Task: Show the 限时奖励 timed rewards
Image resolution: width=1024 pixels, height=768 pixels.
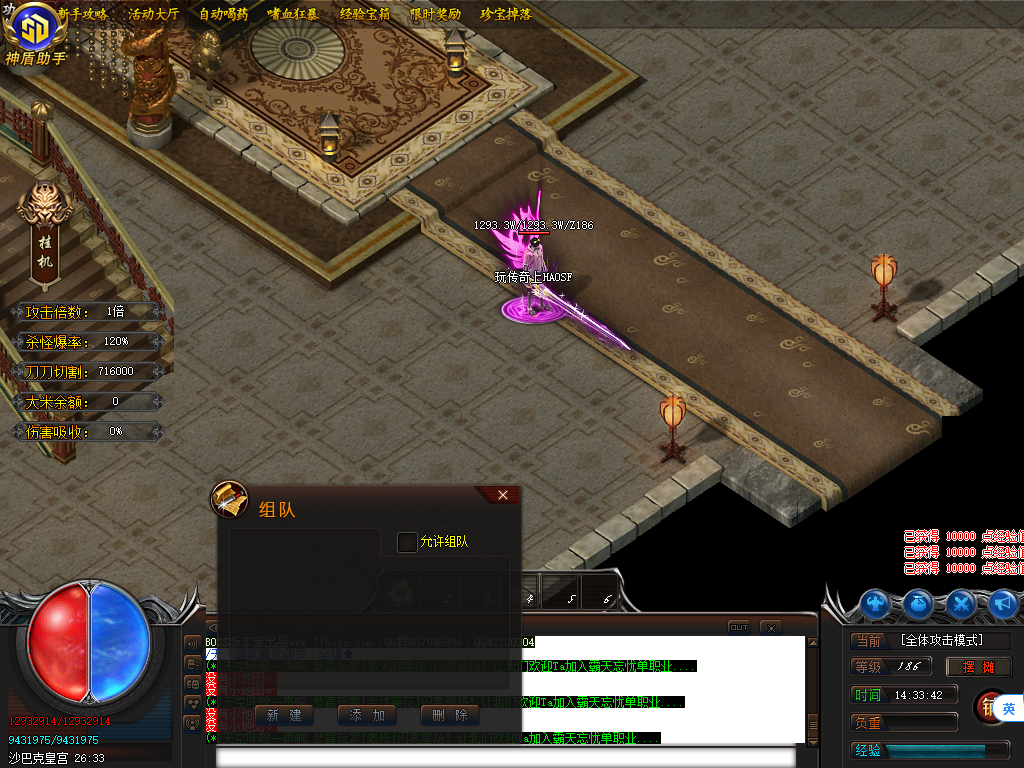Action: [x=435, y=15]
